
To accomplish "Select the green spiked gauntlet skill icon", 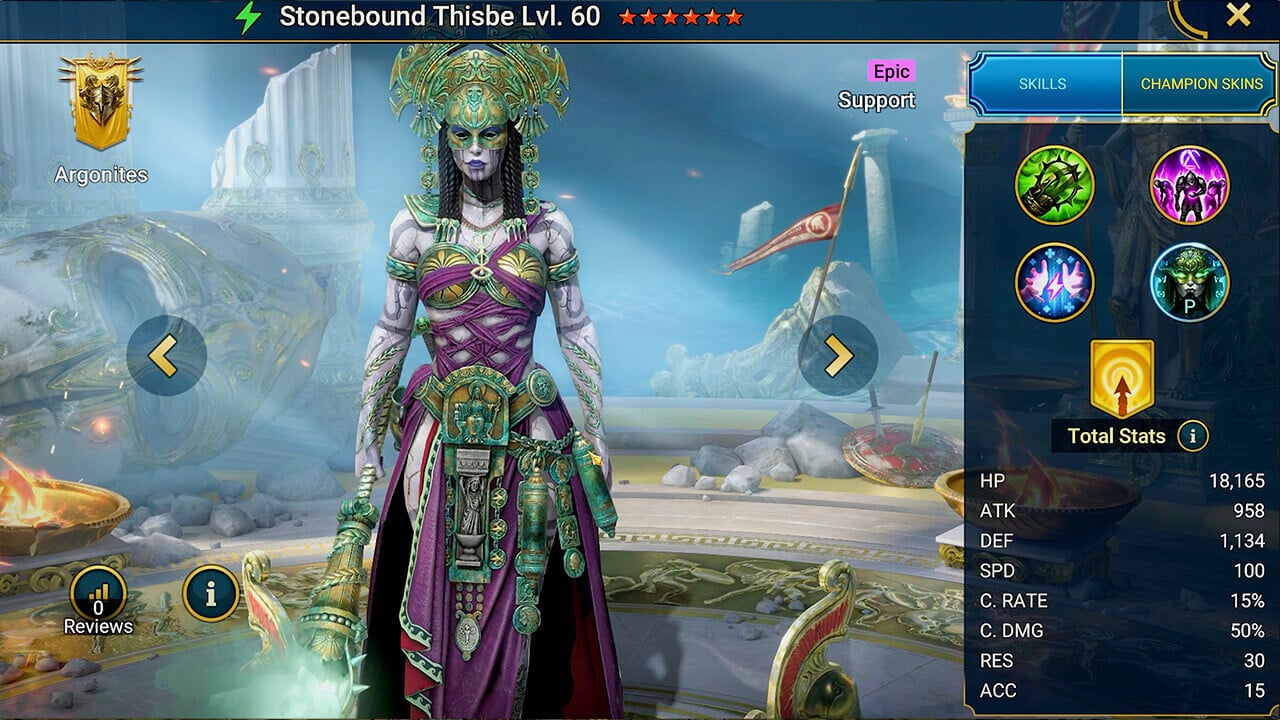I will 1055,185.
